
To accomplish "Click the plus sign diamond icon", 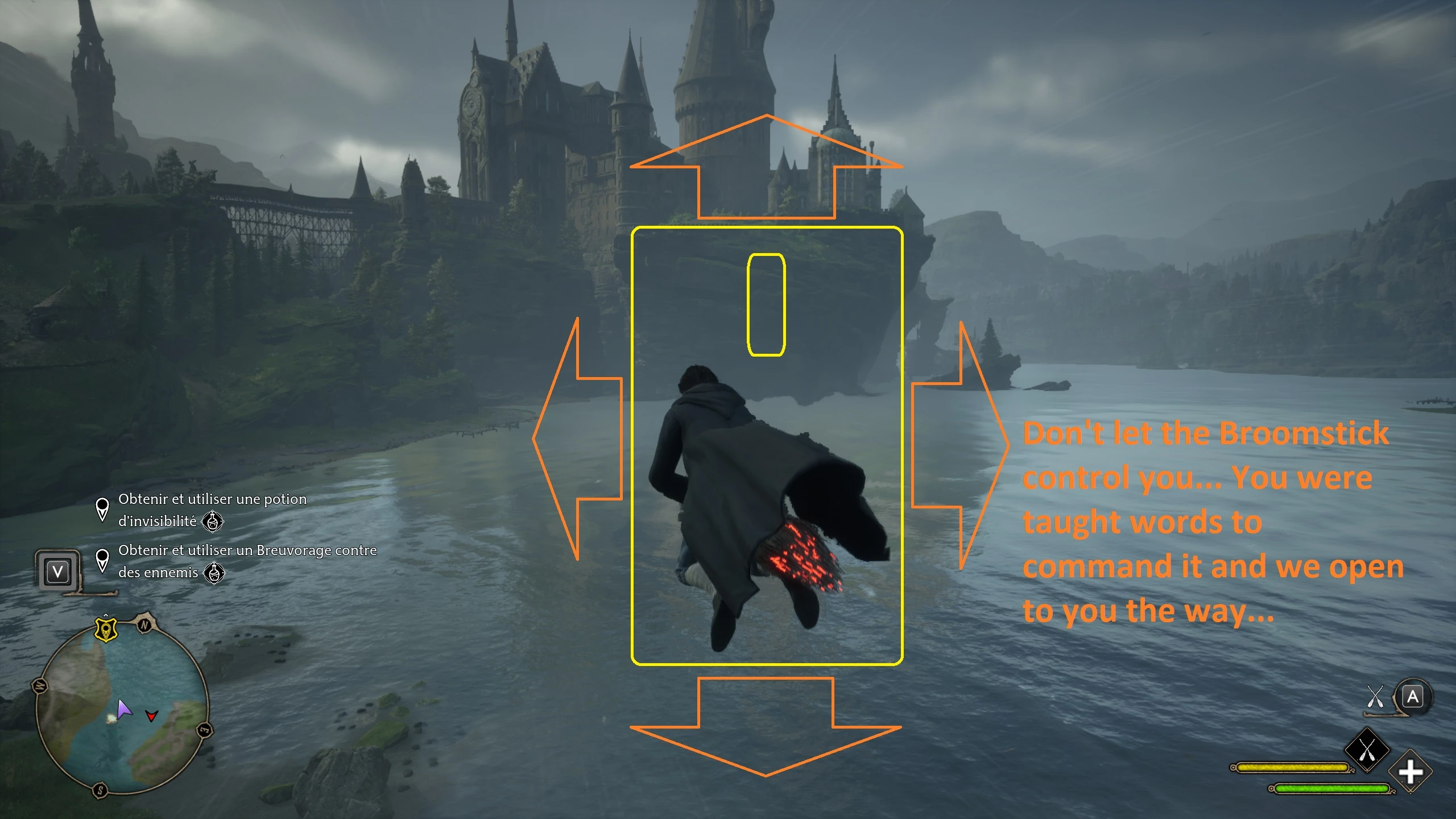I will click(1410, 772).
